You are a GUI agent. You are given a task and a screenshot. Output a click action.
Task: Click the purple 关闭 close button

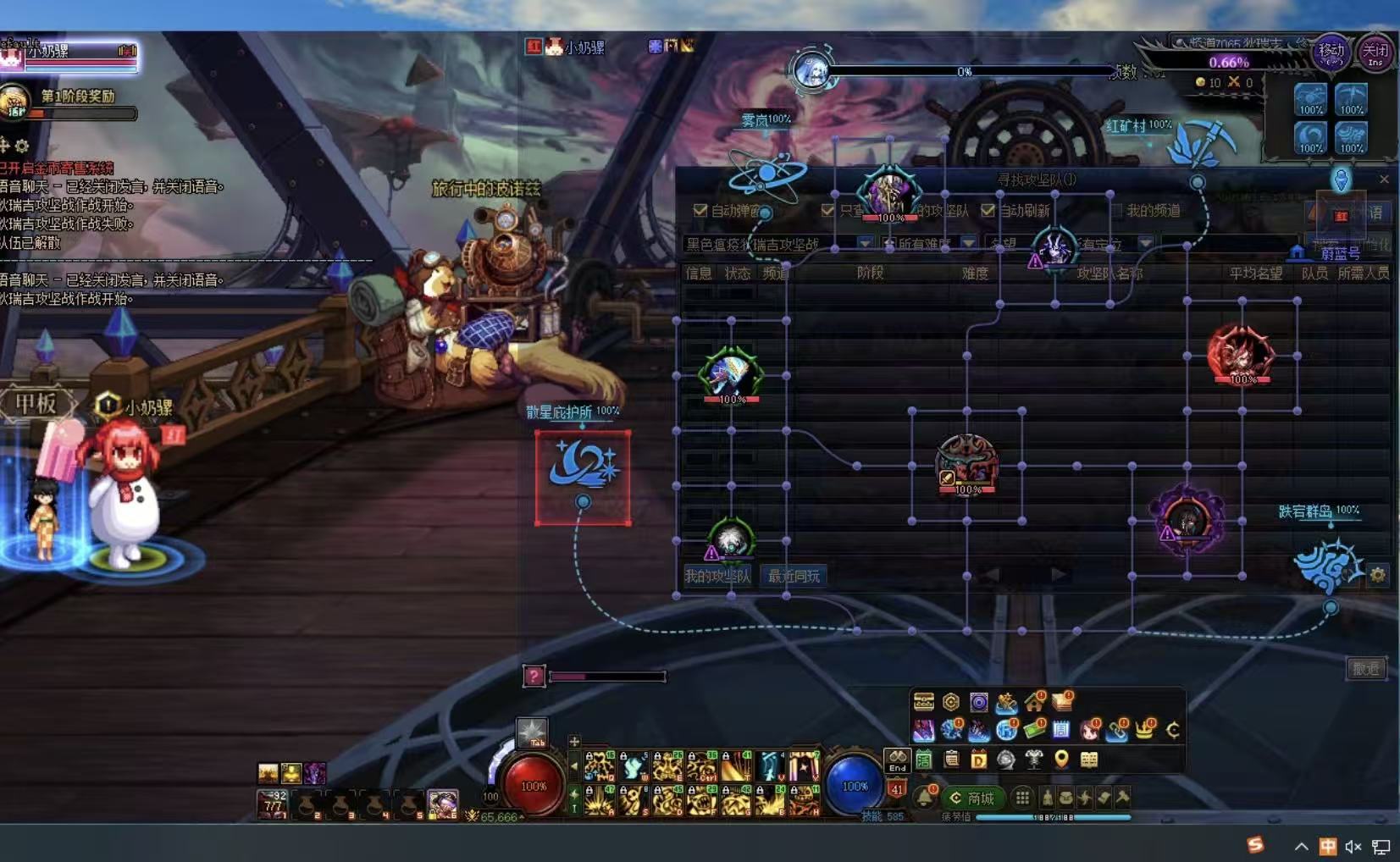pos(1375,52)
